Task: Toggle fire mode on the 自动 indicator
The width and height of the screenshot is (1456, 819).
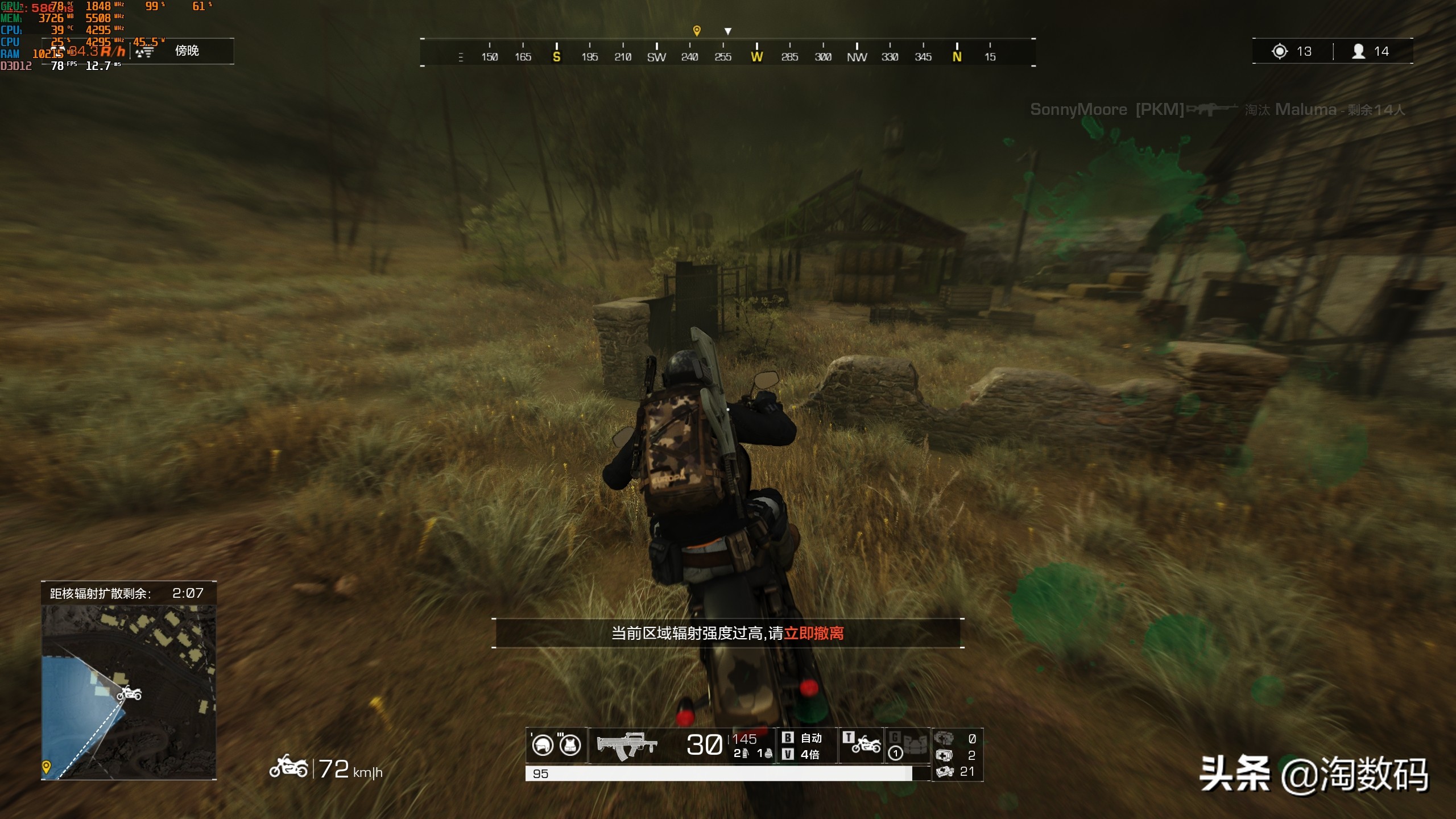Action: tap(812, 738)
